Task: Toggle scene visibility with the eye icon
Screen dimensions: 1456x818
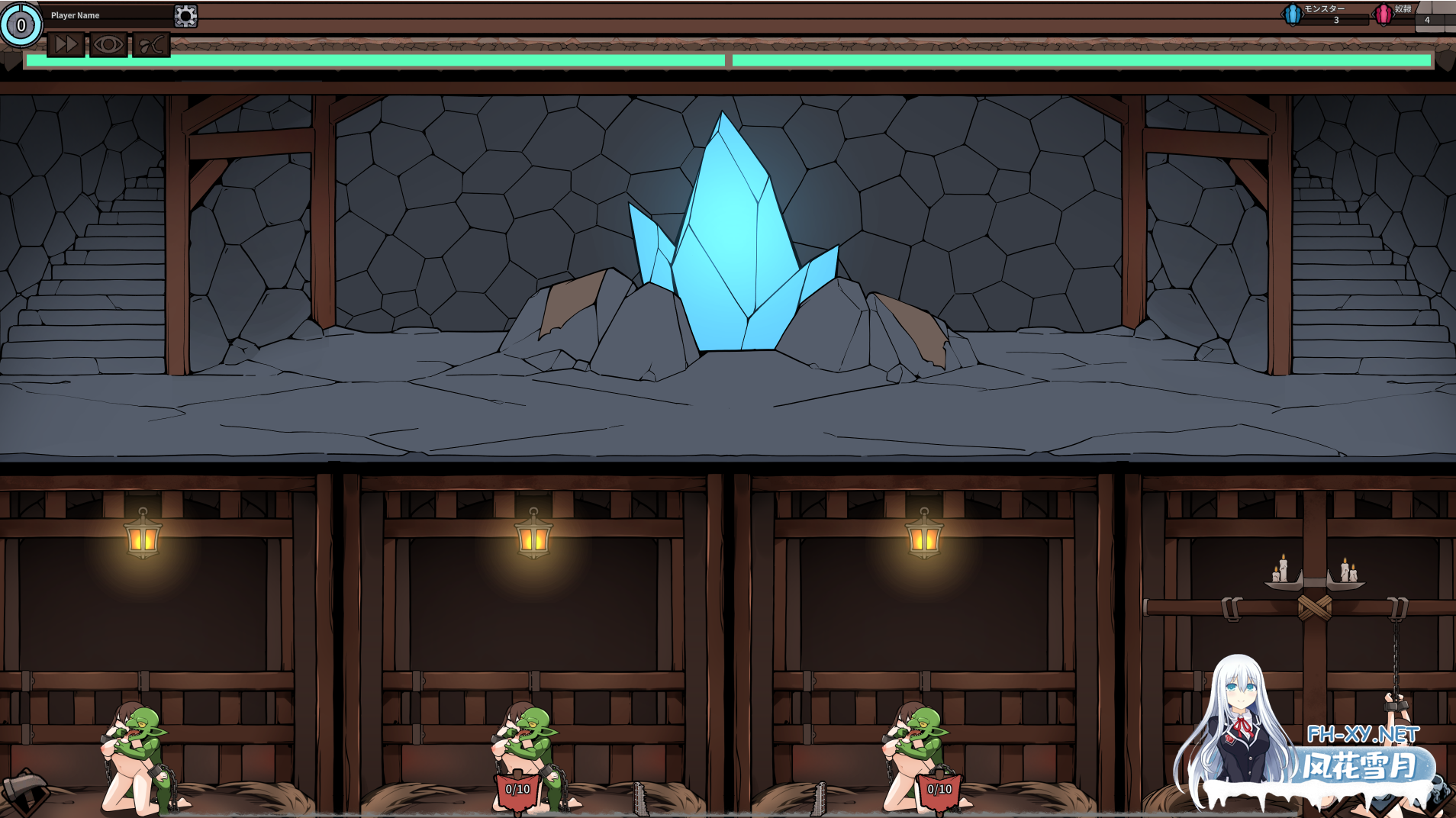Action: tap(108, 44)
